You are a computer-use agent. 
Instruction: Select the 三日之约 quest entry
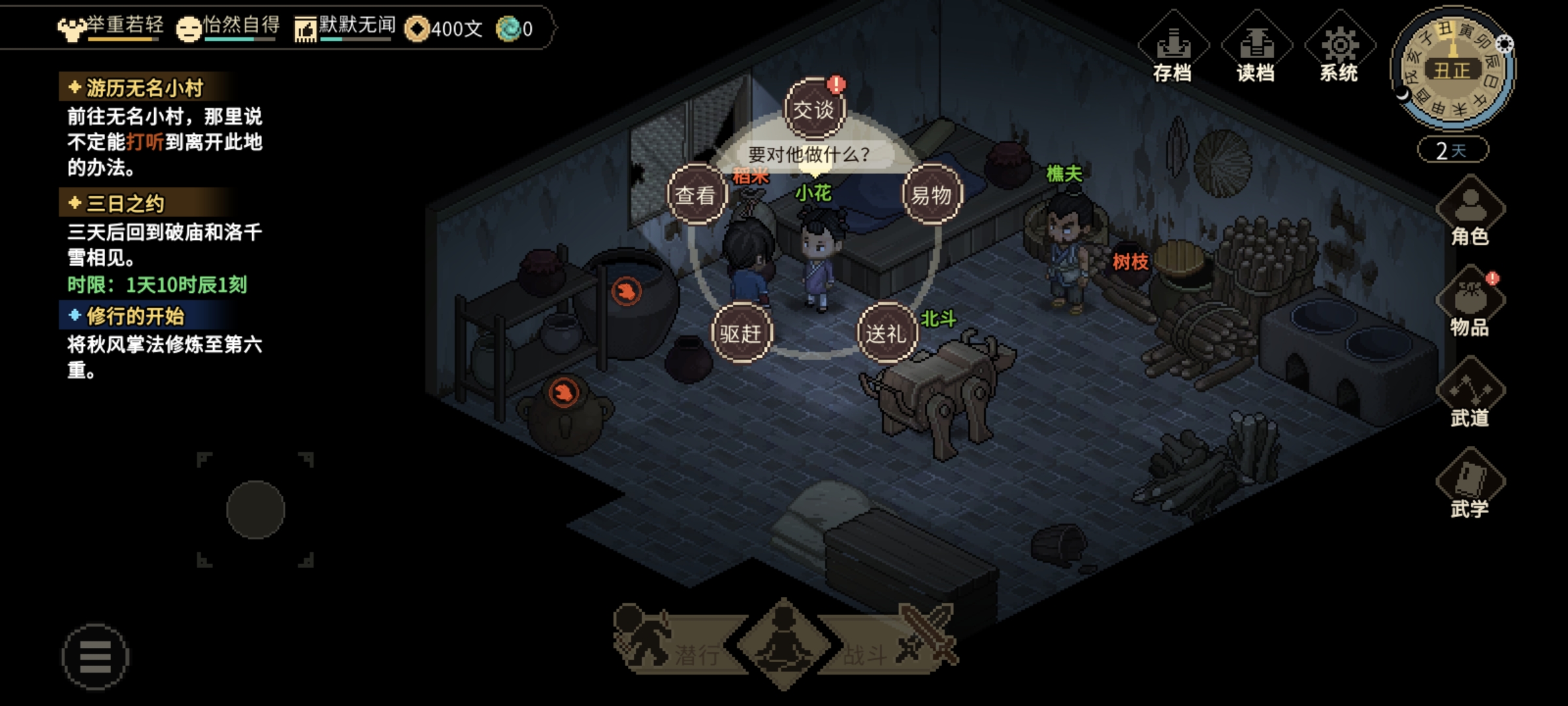tap(125, 203)
